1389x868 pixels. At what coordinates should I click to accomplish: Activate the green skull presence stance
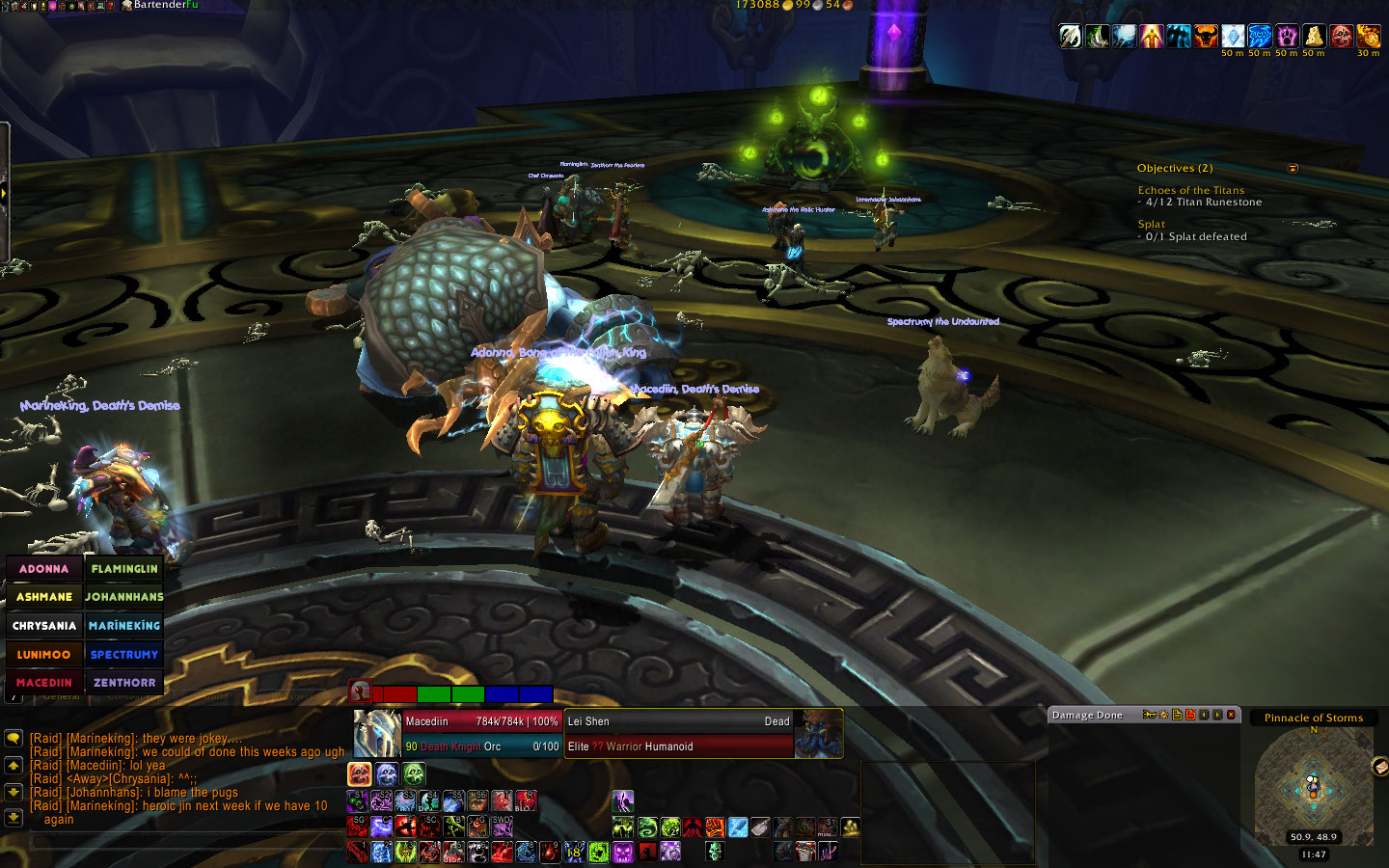click(x=414, y=773)
